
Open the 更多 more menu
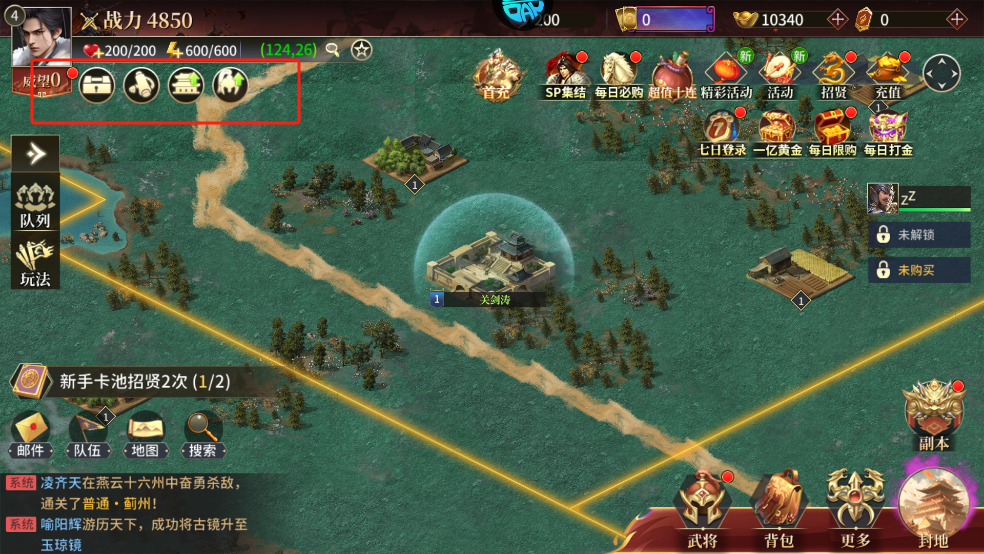point(856,510)
